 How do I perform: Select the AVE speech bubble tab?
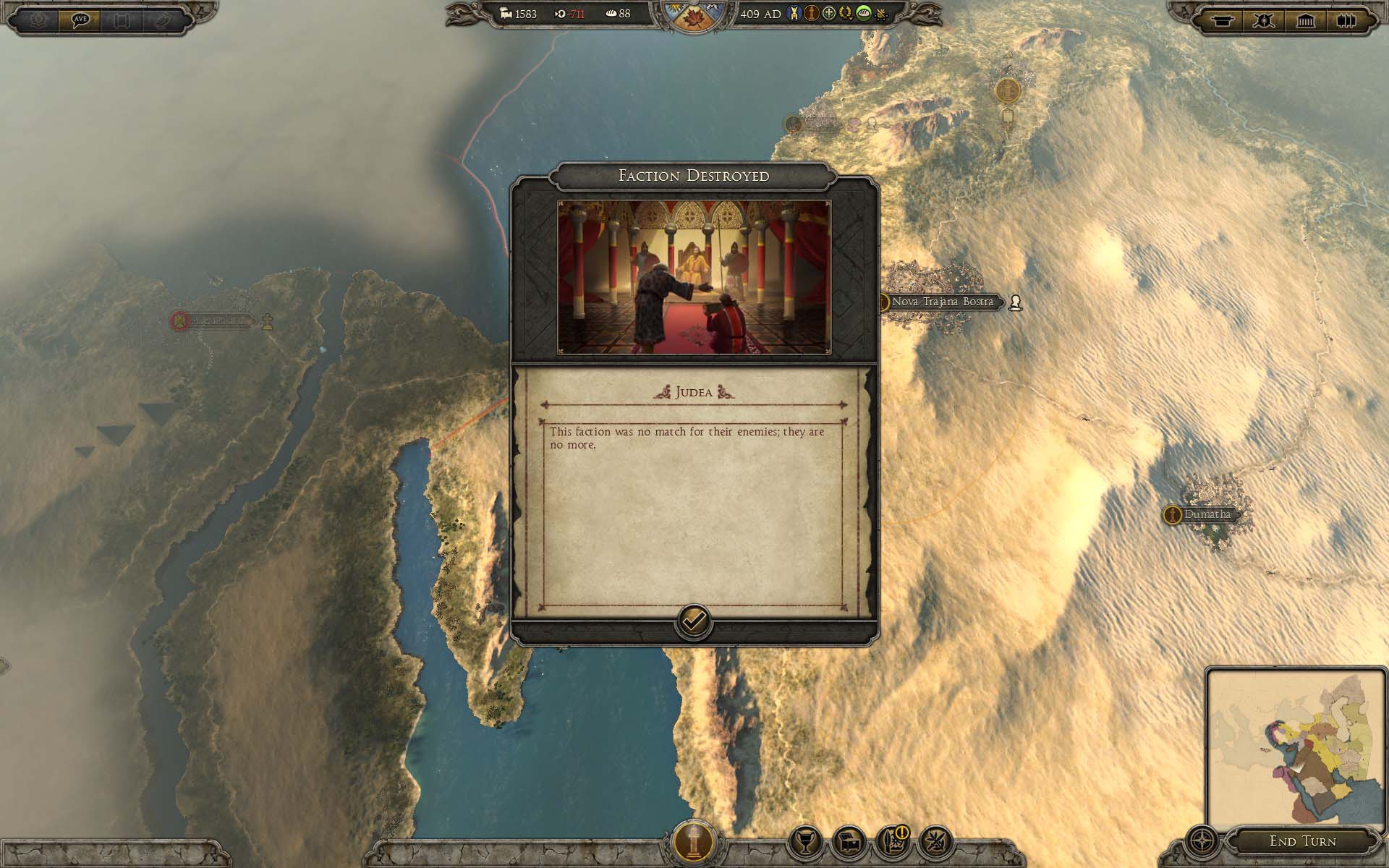(80, 20)
